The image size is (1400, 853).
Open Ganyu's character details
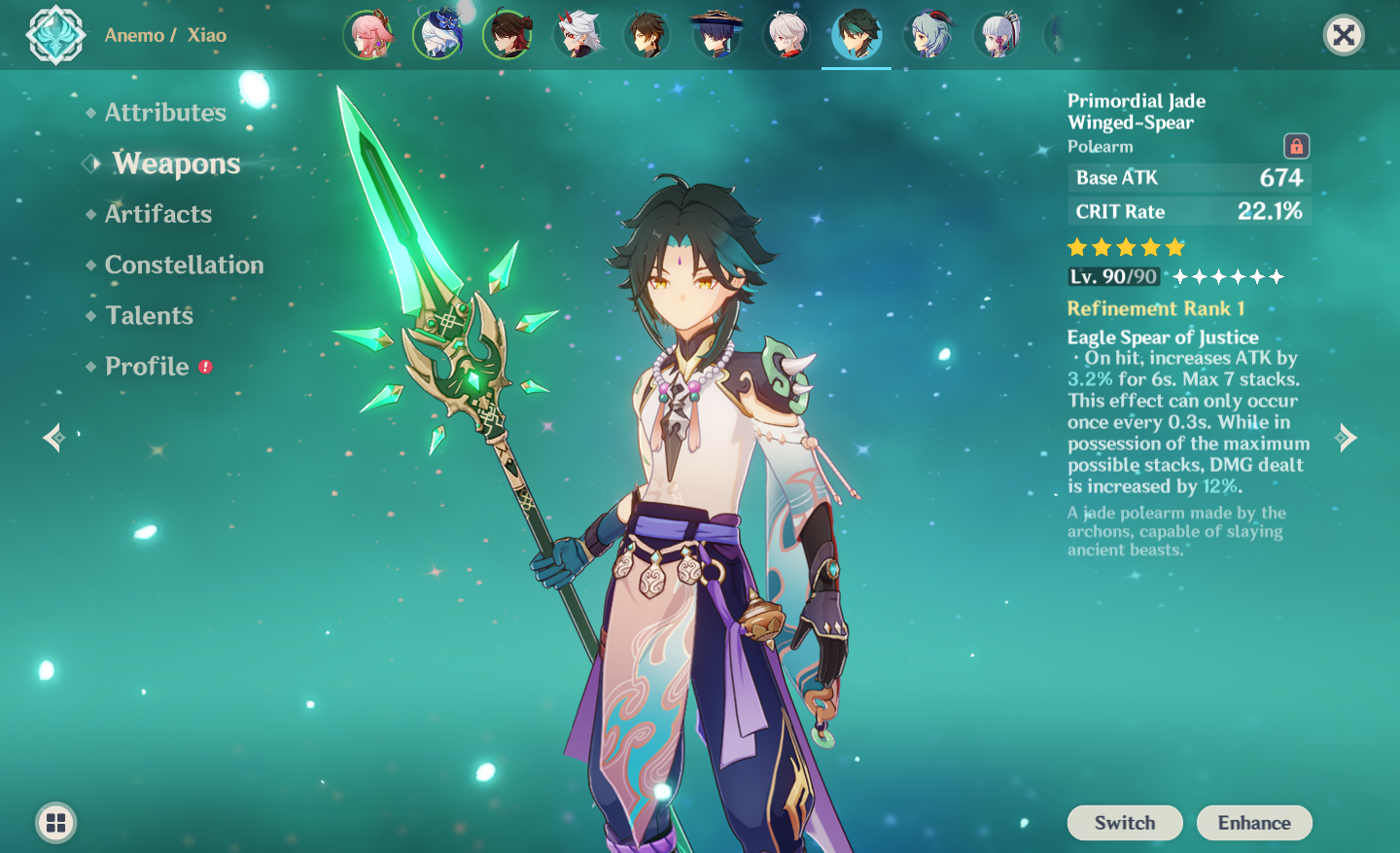[928, 35]
